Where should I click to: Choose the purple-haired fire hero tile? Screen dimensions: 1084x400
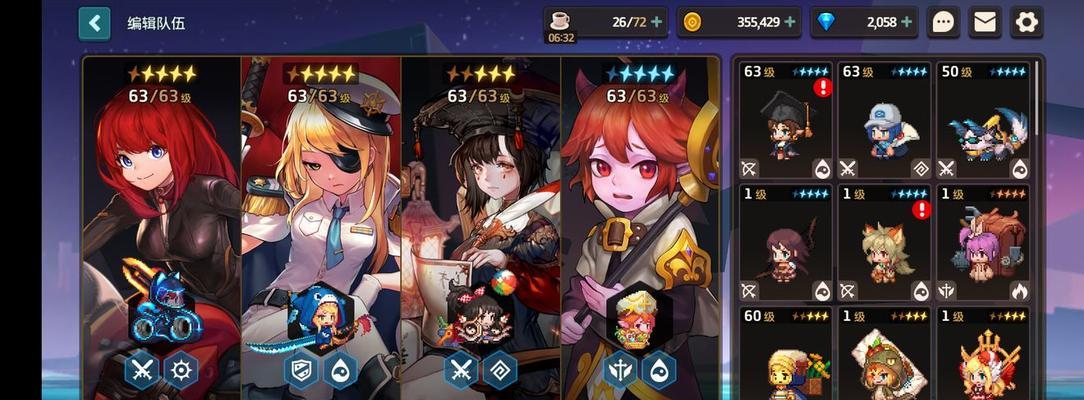(x=983, y=244)
